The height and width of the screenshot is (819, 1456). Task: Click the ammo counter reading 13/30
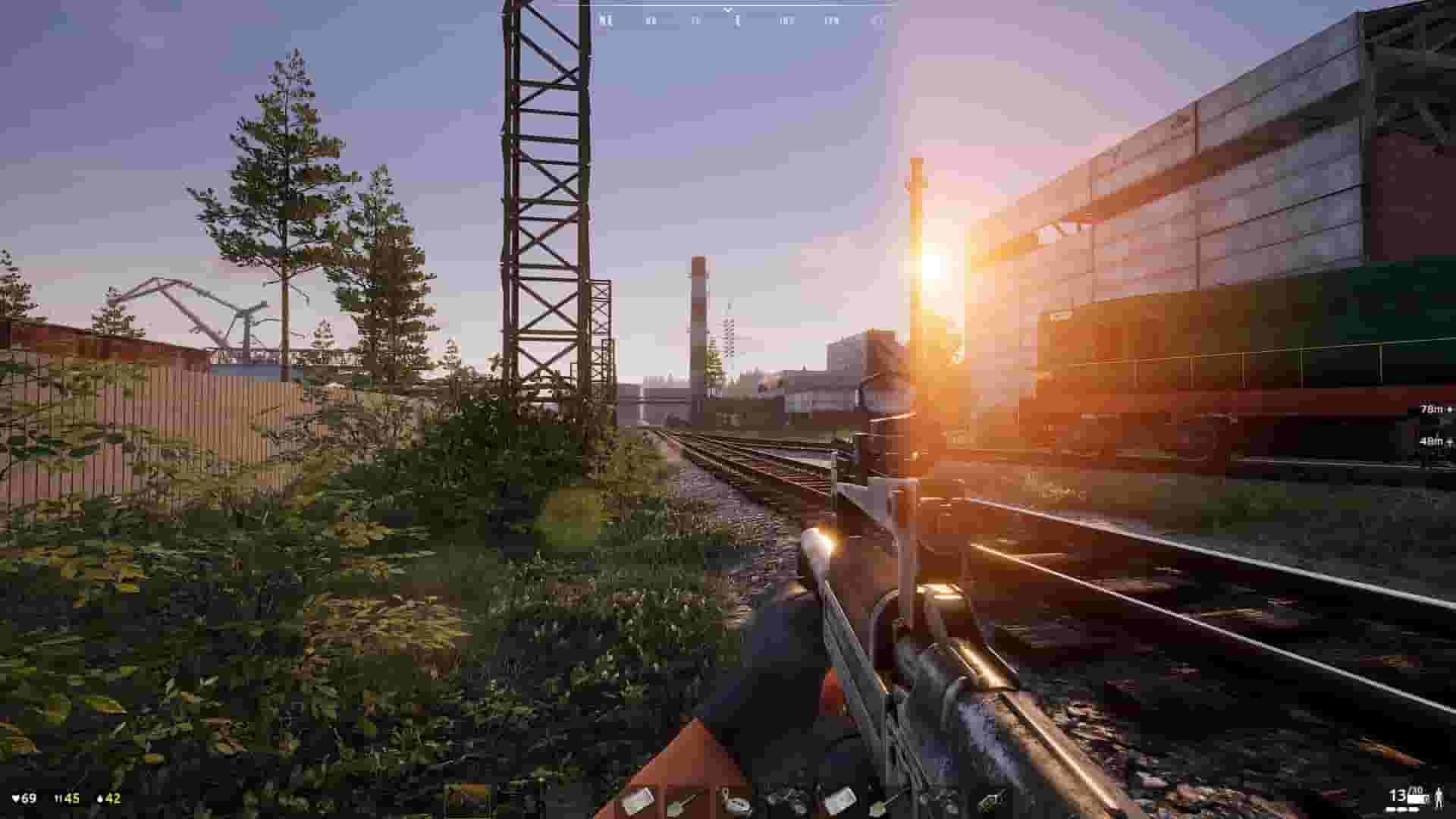click(x=1401, y=796)
